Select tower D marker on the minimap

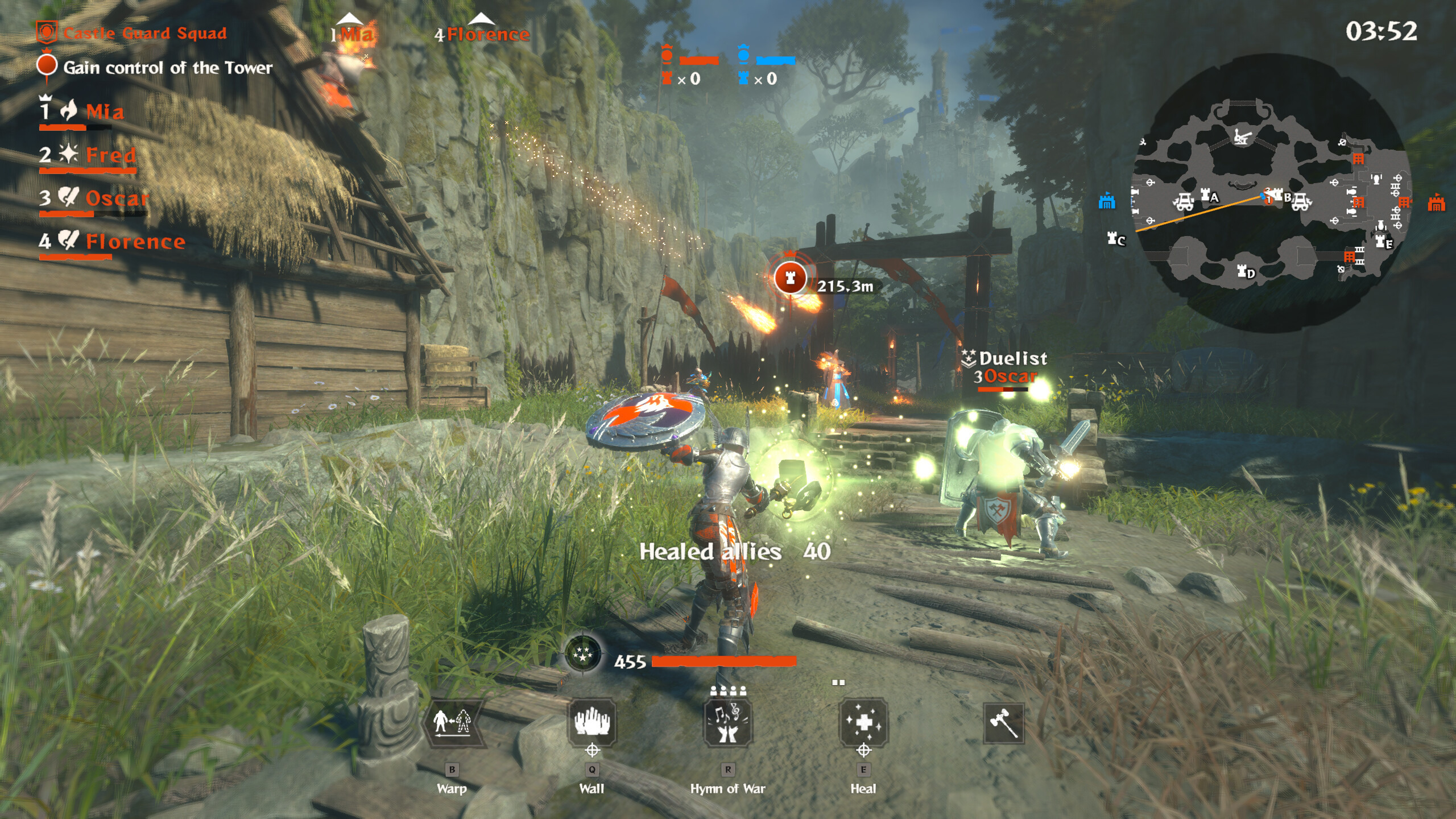point(1245,272)
